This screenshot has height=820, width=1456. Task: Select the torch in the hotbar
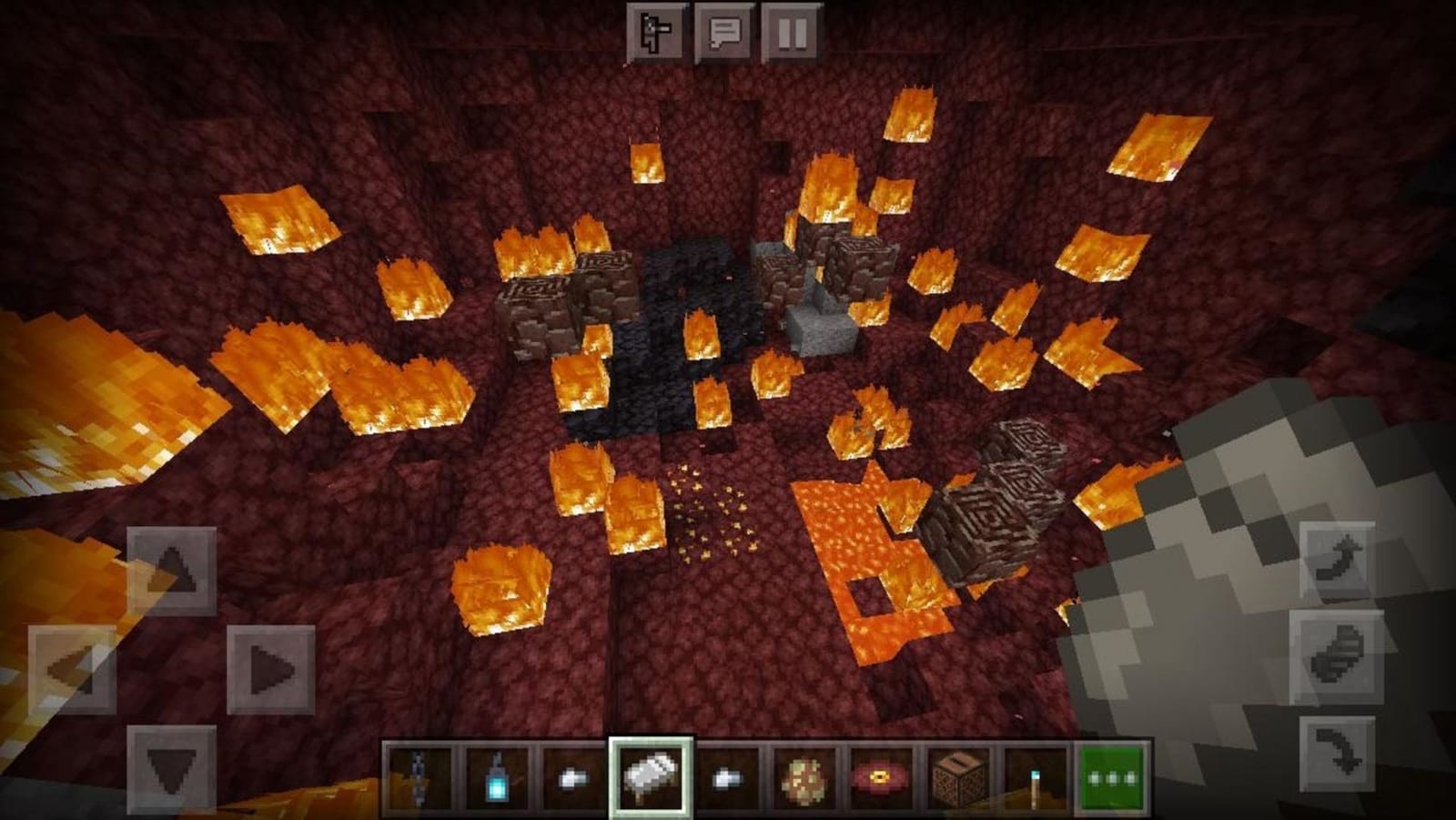click(x=1036, y=778)
